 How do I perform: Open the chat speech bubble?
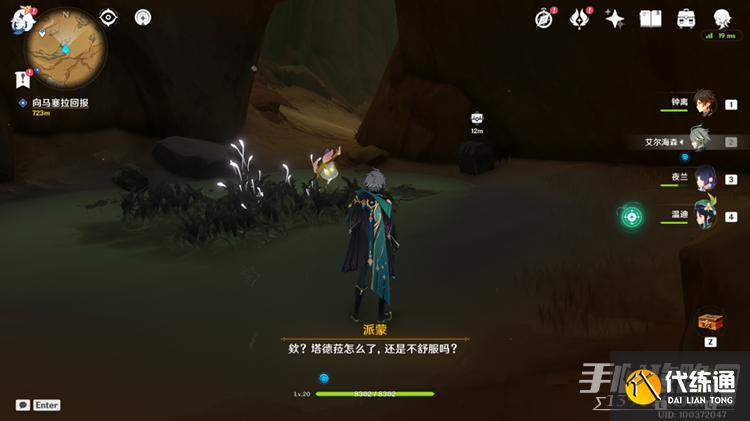click(23, 405)
